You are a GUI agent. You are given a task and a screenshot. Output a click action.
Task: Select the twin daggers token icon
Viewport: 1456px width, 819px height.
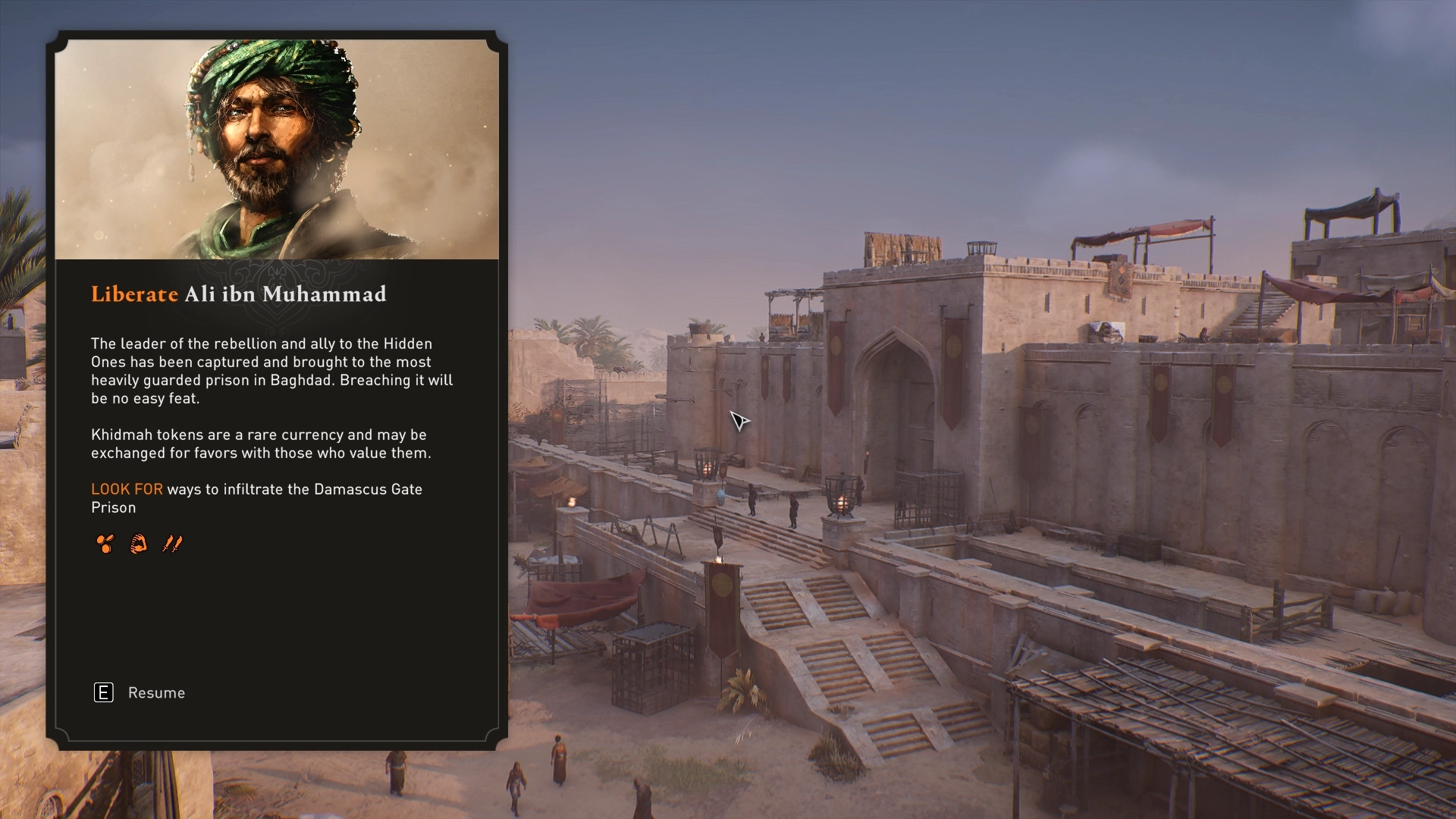(x=172, y=544)
